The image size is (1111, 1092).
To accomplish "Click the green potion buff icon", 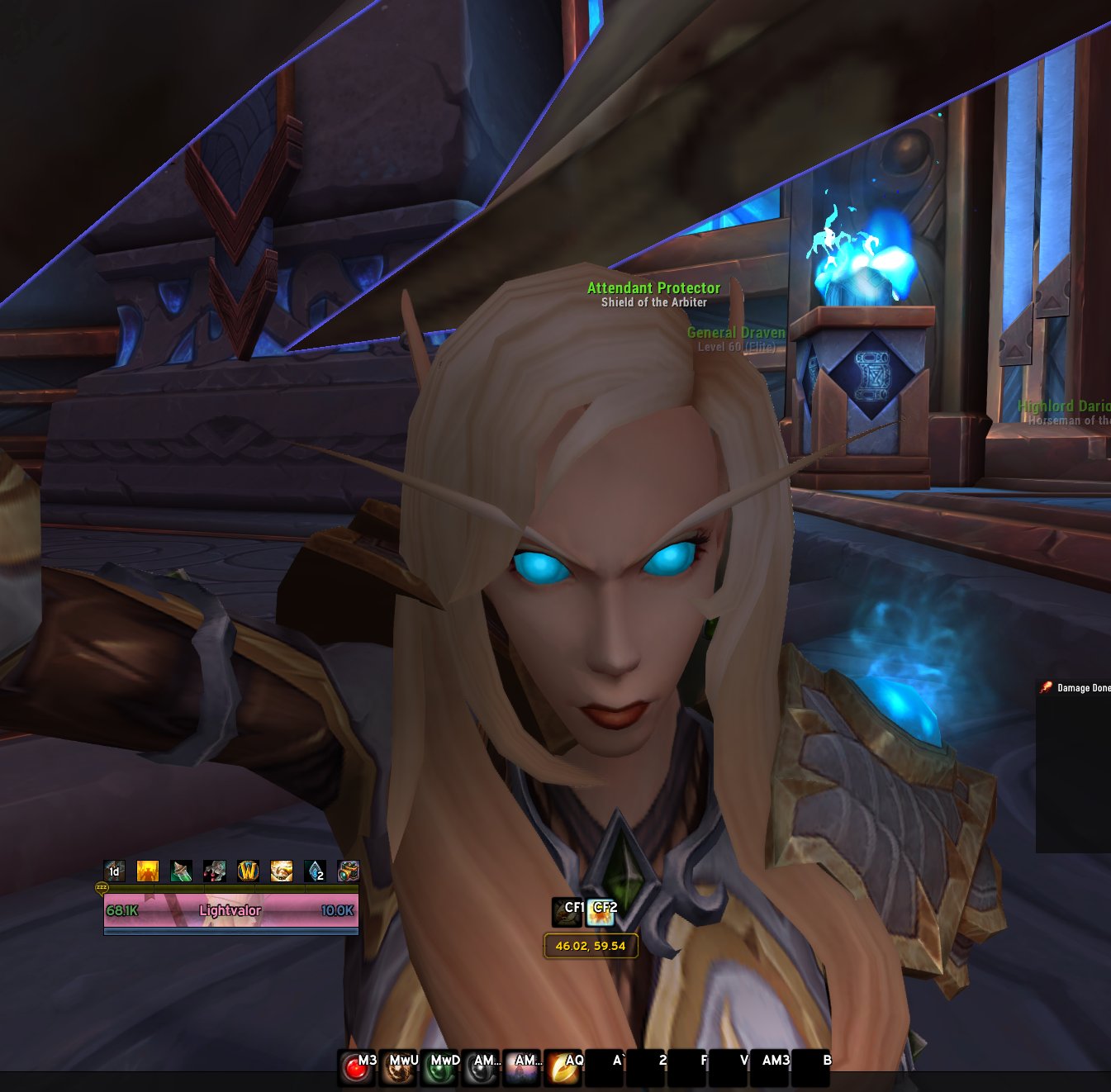I will tap(182, 871).
